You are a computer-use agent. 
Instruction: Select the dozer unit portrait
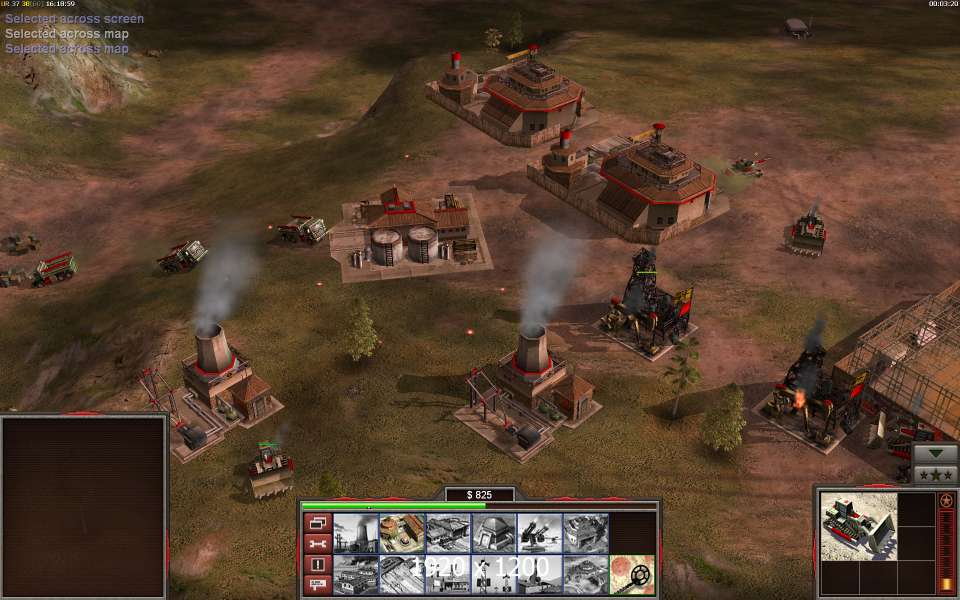coord(857,526)
